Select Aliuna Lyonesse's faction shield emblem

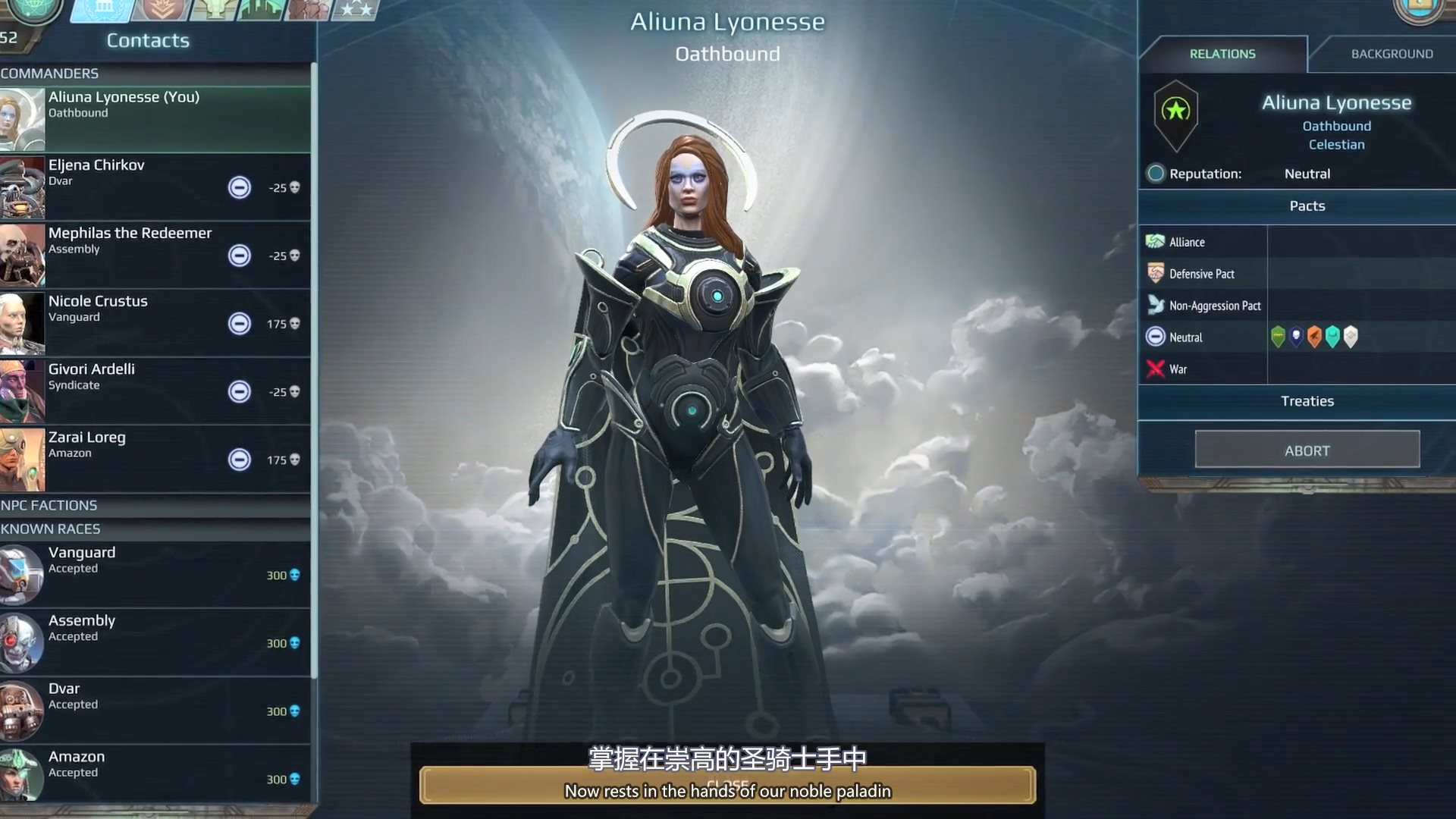pyautogui.click(x=1177, y=118)
